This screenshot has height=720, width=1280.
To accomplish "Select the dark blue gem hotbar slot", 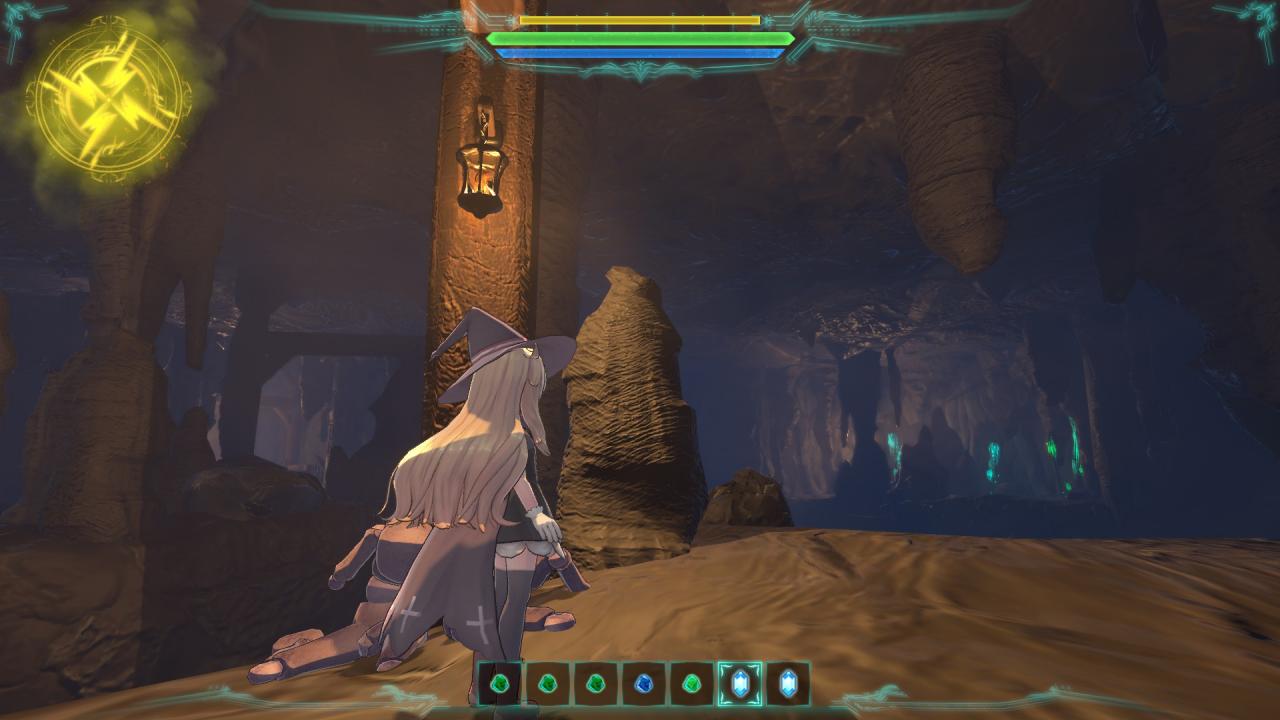I will pos(643,684).
